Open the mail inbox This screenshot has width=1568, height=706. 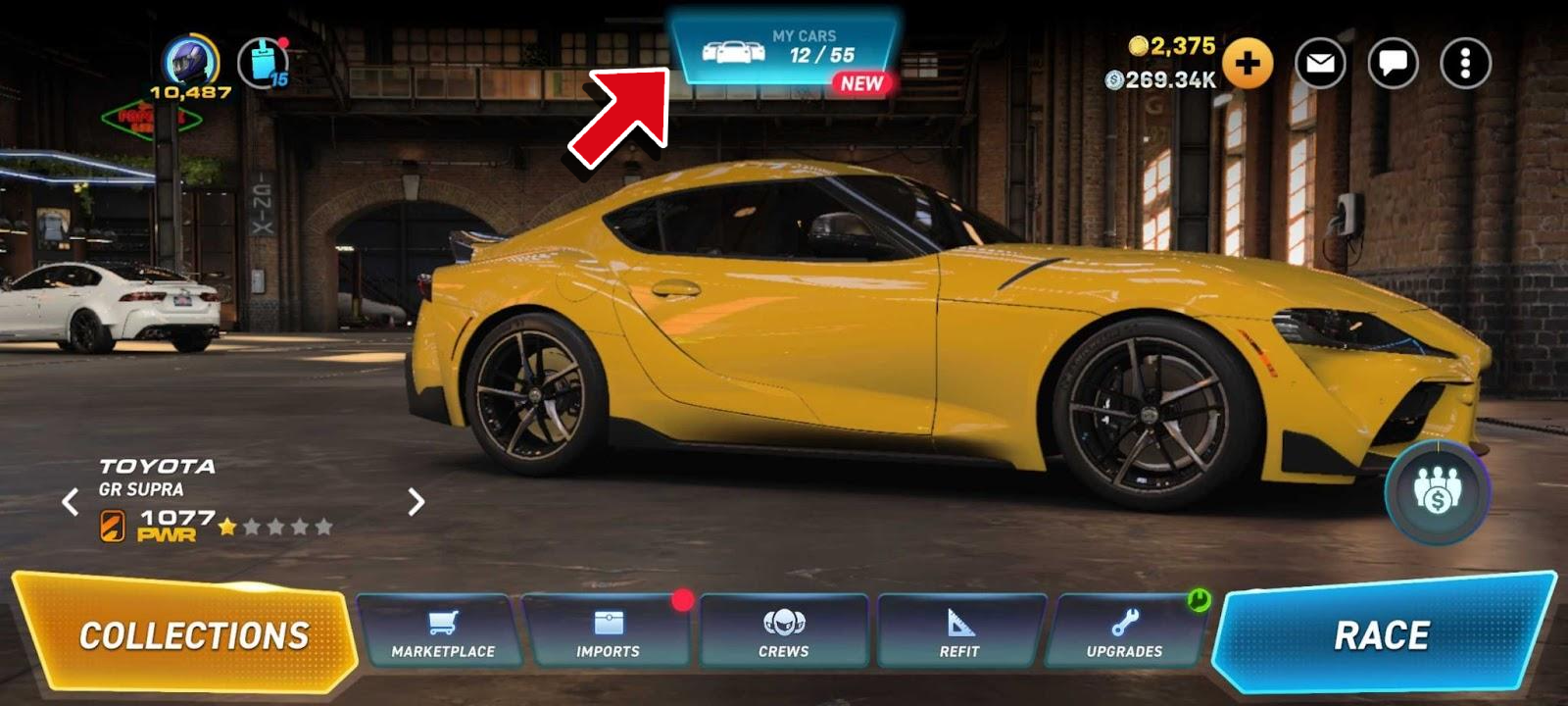tap(1320, 64)
